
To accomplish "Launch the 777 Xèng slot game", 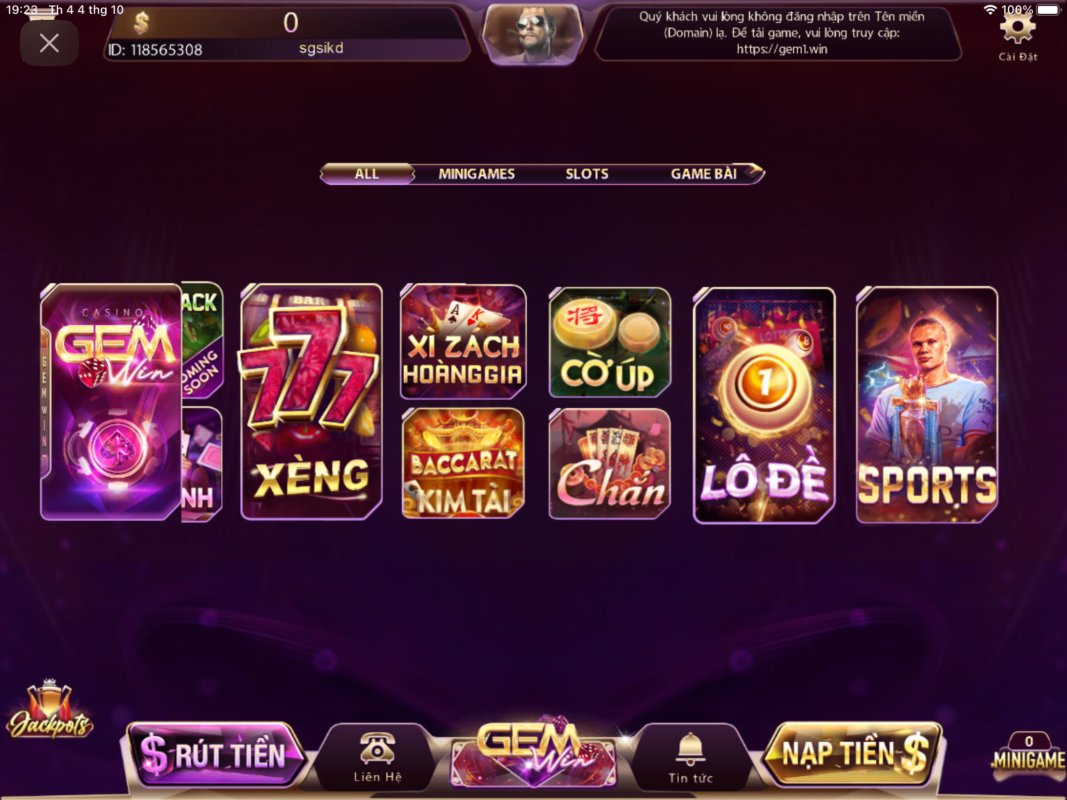I will [x=311, y=401].
